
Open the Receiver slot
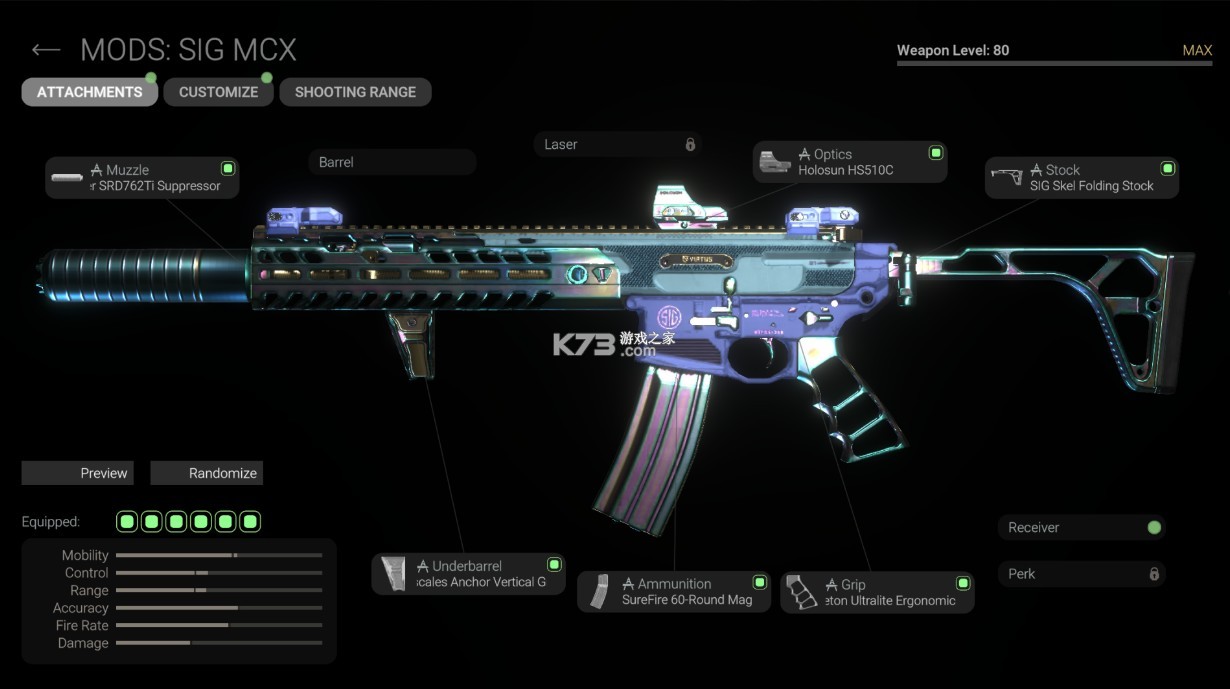[x=1081, y=528]
